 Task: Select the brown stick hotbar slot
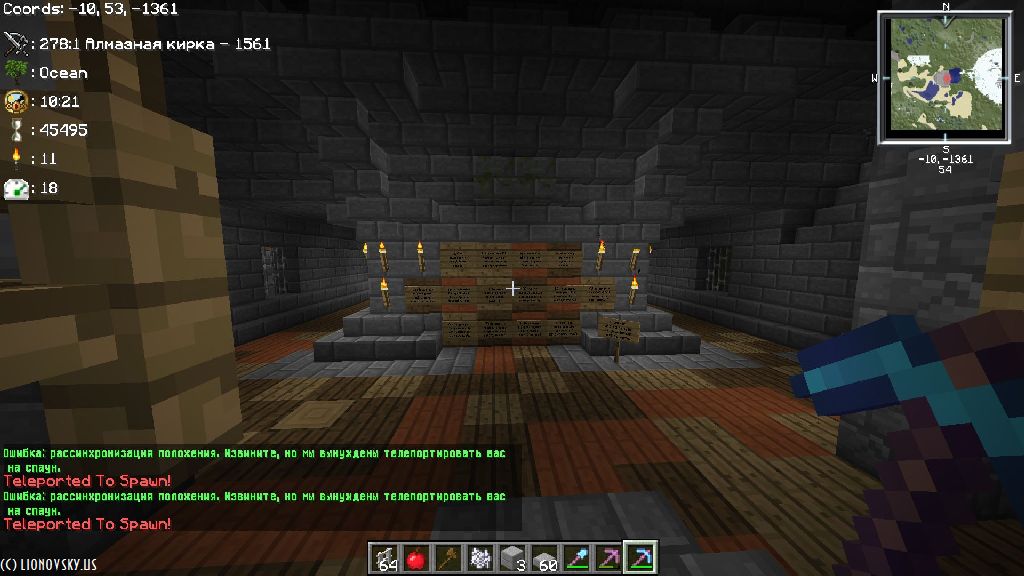(x=448, y=558)
